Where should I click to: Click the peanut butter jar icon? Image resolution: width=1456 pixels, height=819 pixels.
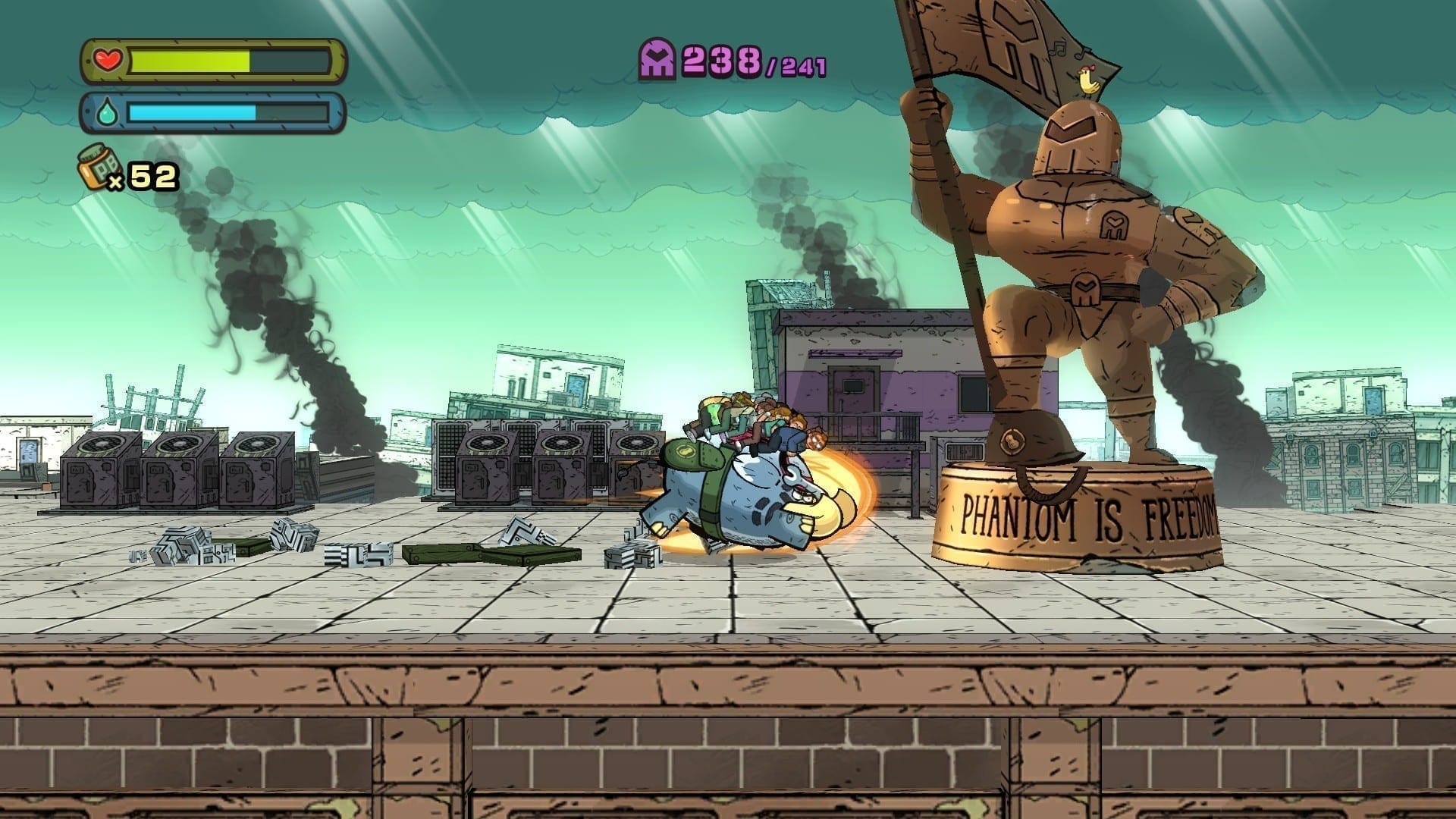point(96,168)
